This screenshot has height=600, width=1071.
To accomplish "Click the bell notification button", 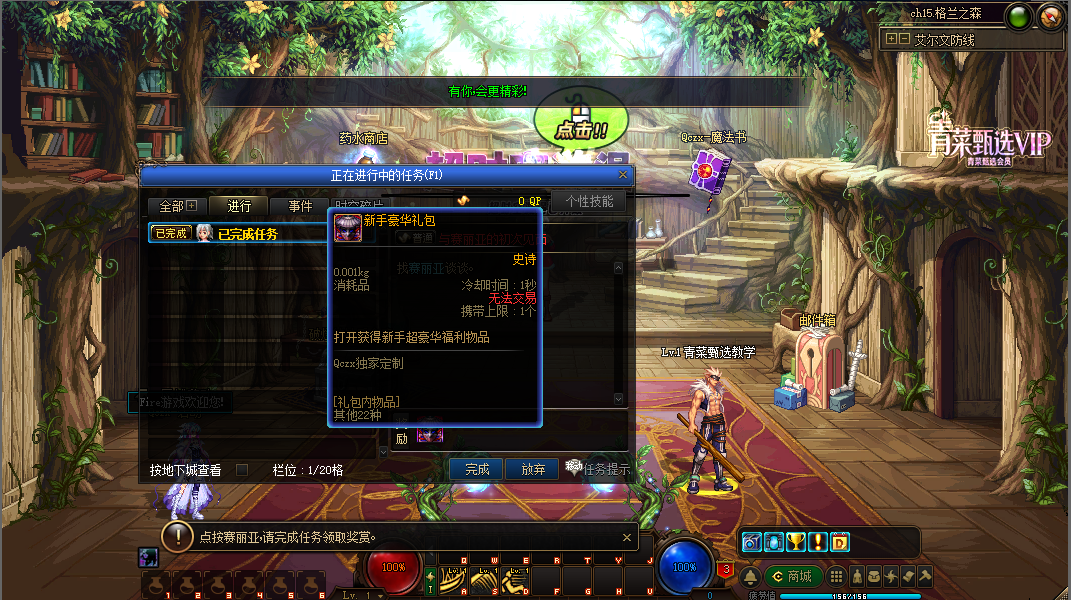I will 750,577.
